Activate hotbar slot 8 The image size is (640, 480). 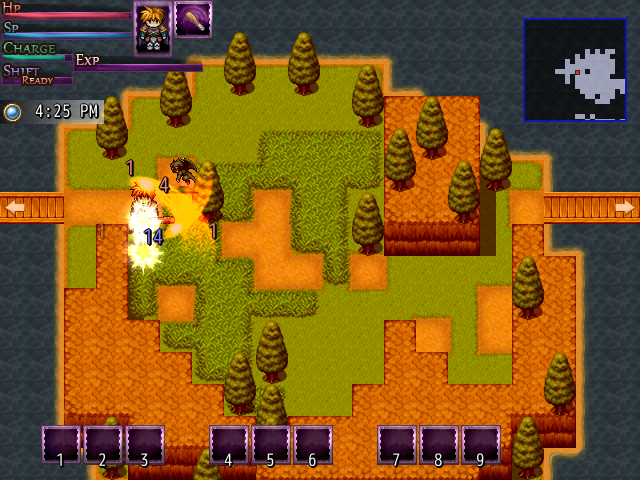[439, 445]
